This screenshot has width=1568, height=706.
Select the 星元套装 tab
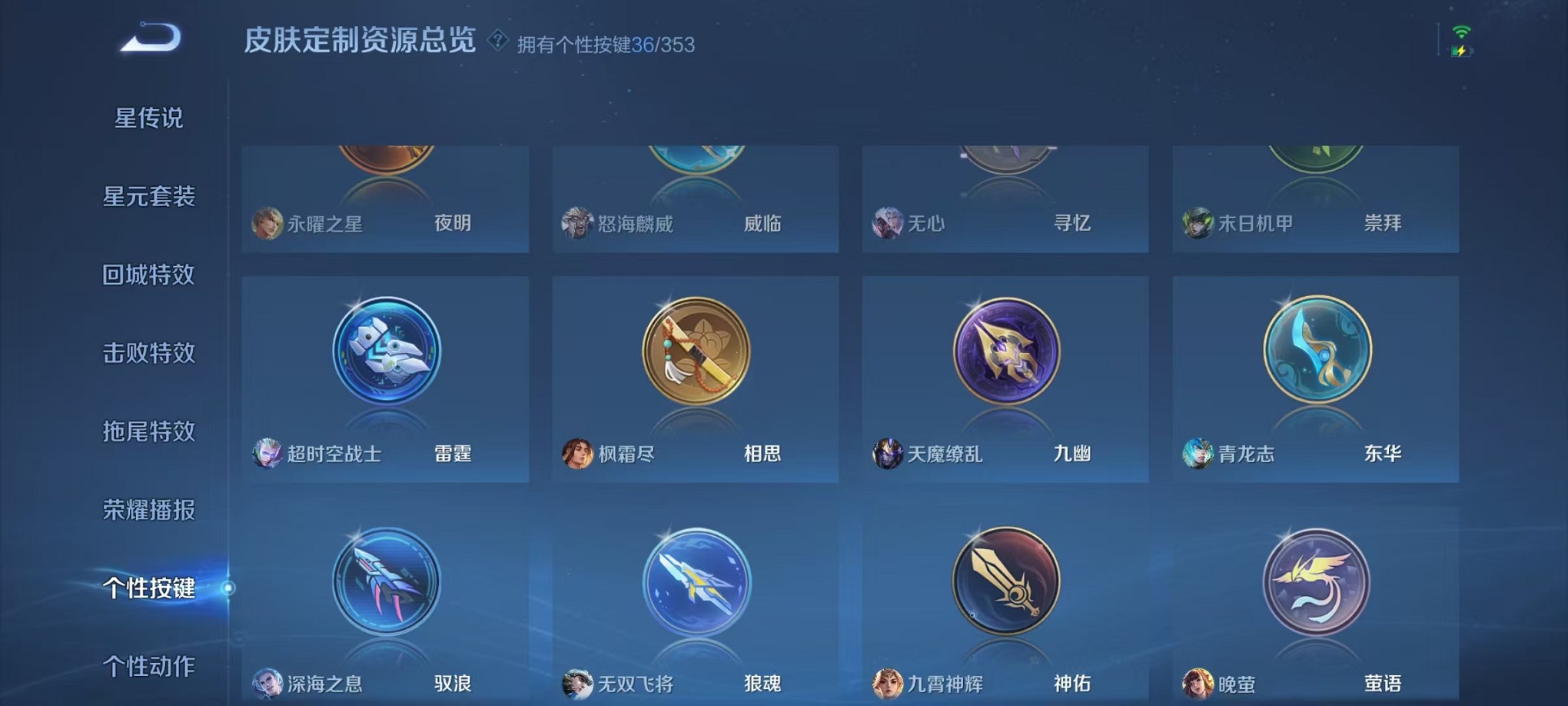pyautogui.click(x=151, y=197)
